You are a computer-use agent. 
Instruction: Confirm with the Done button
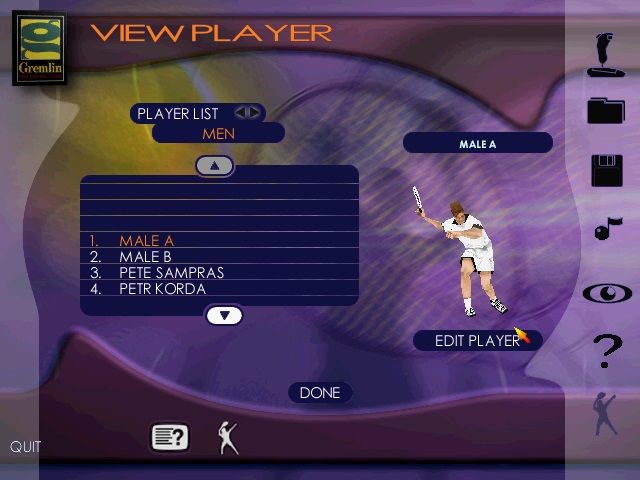click(320, 393)
